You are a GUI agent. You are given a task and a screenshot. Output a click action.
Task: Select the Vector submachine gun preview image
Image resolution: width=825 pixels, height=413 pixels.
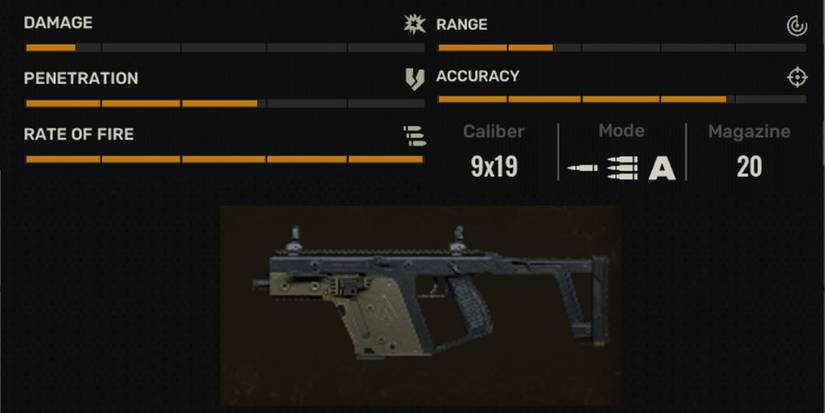point(420,305)
